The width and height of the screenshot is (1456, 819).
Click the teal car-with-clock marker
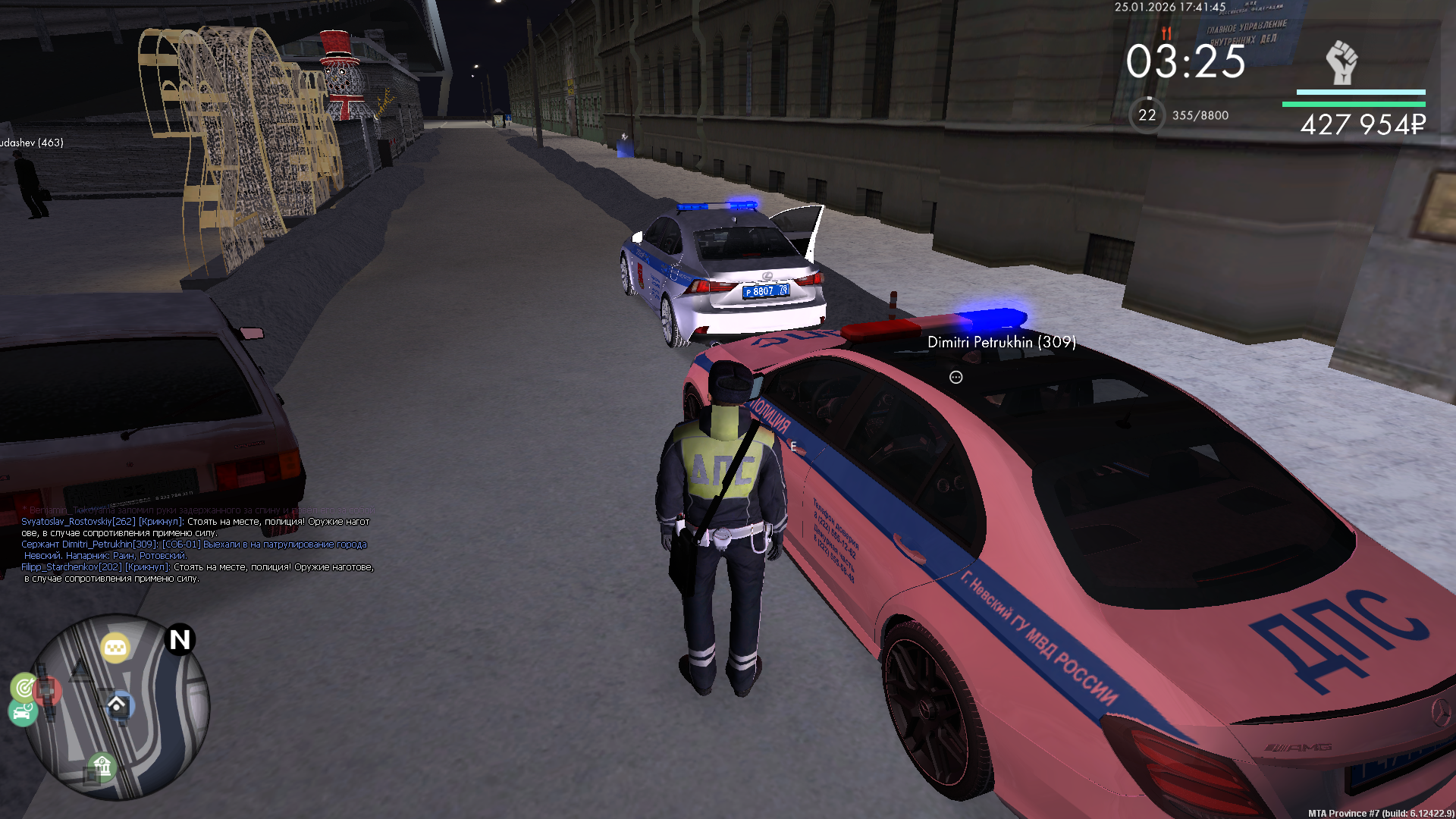point(22,713)
